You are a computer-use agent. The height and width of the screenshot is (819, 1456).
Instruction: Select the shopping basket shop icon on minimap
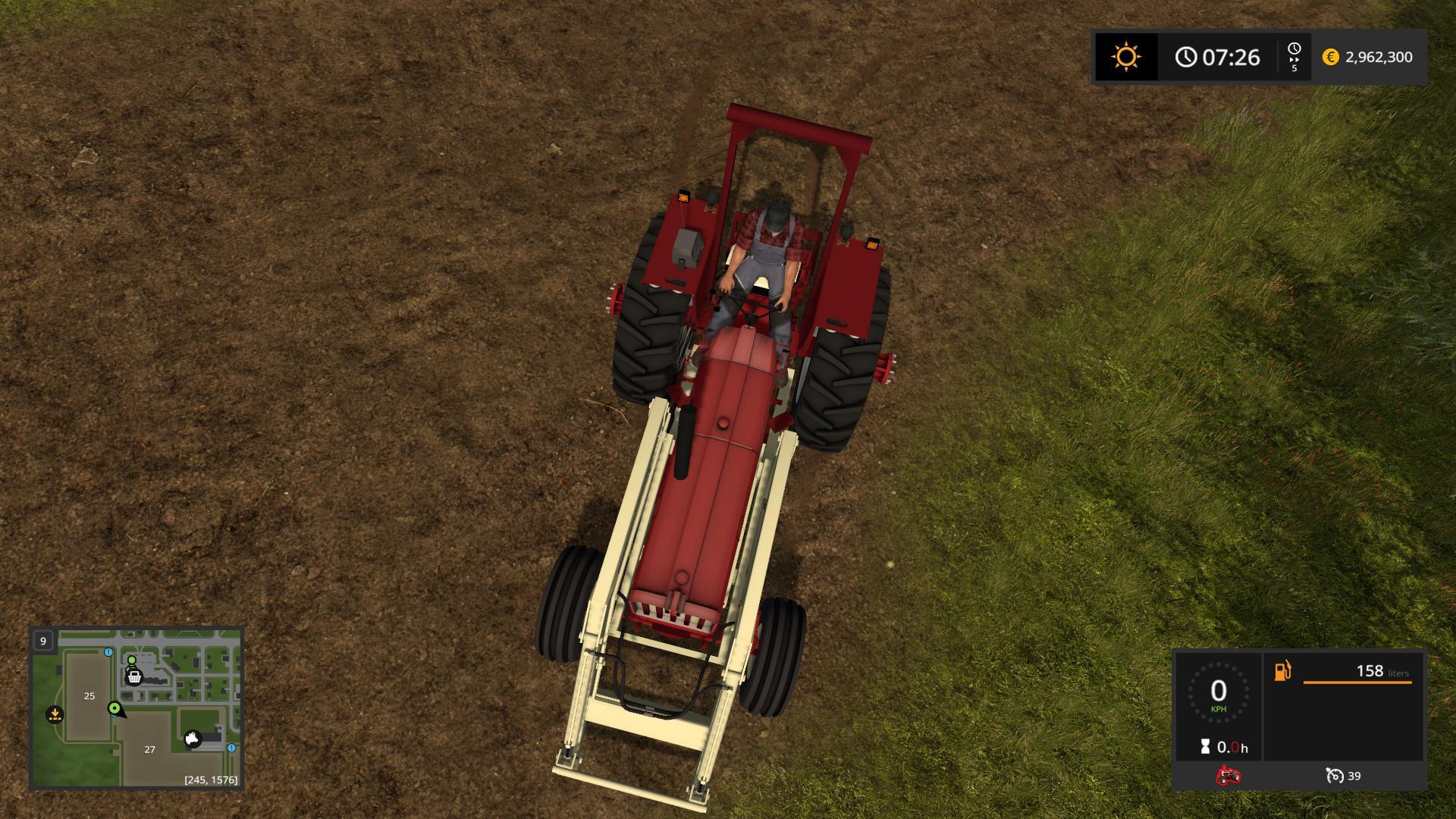tap(134, 678)
